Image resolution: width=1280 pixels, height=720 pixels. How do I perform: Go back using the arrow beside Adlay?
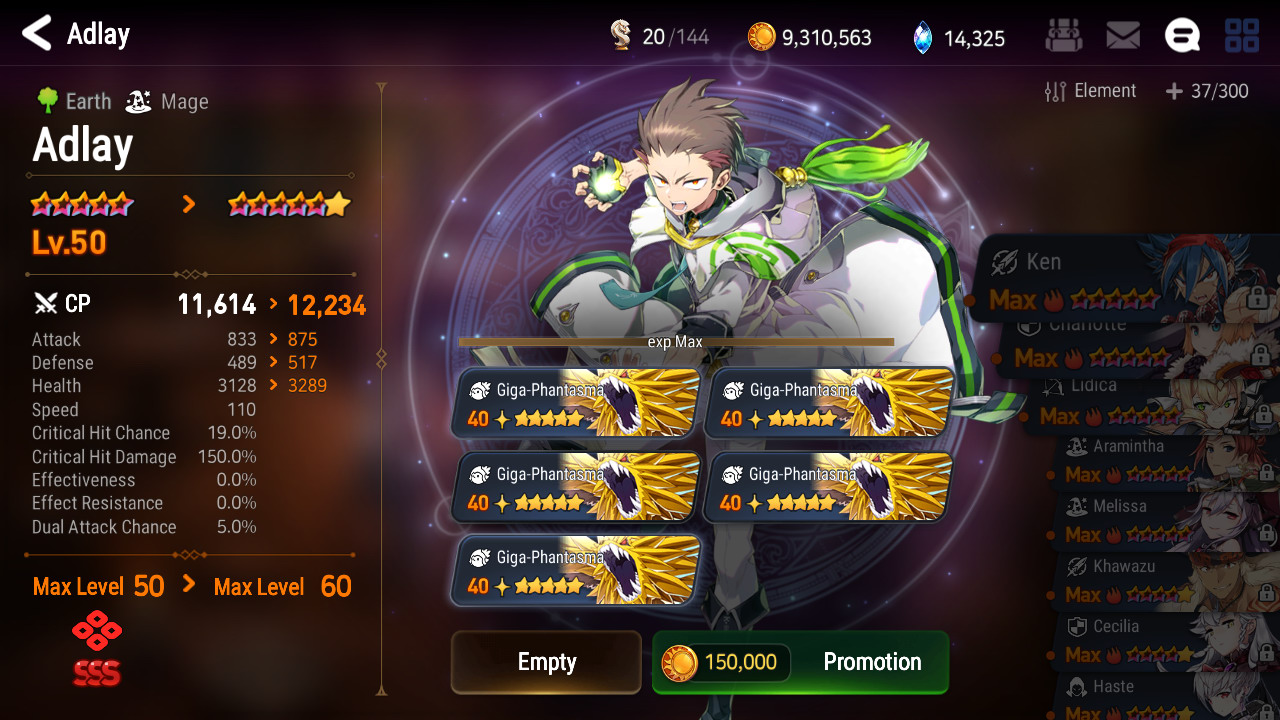pyautogui.click(x=36, y=34)
